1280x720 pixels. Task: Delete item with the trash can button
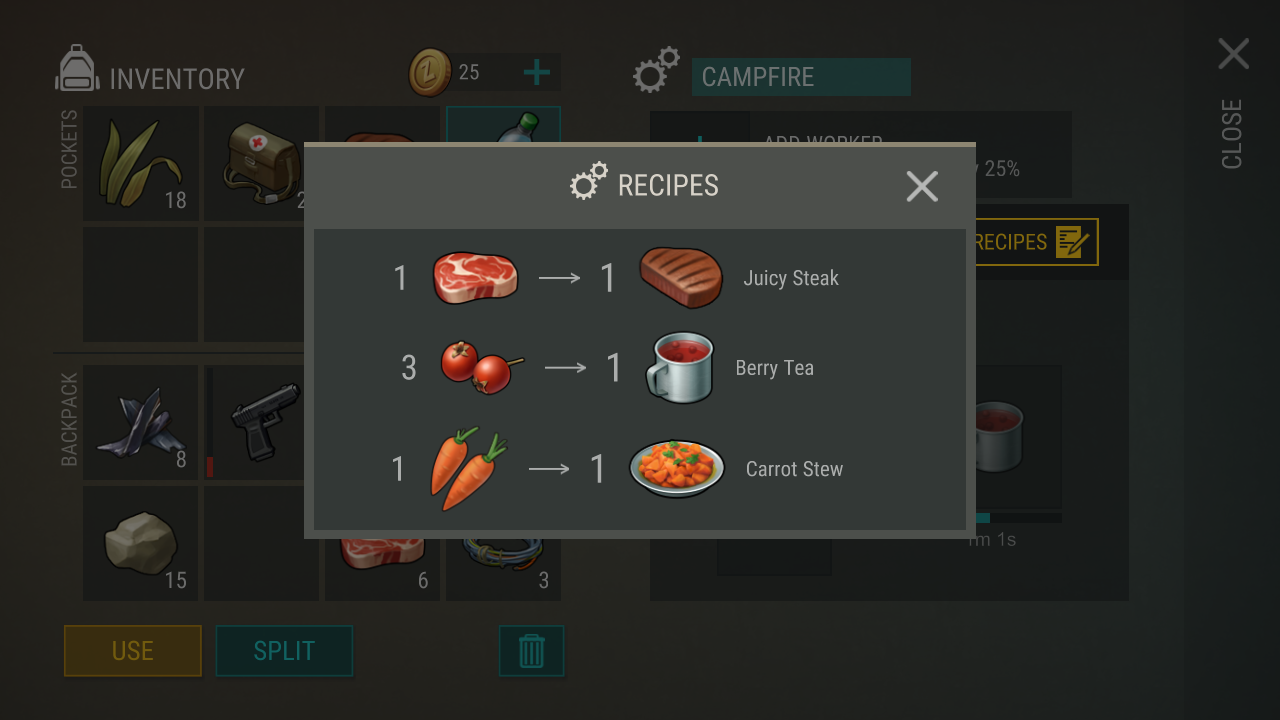[x=531, y=651]
